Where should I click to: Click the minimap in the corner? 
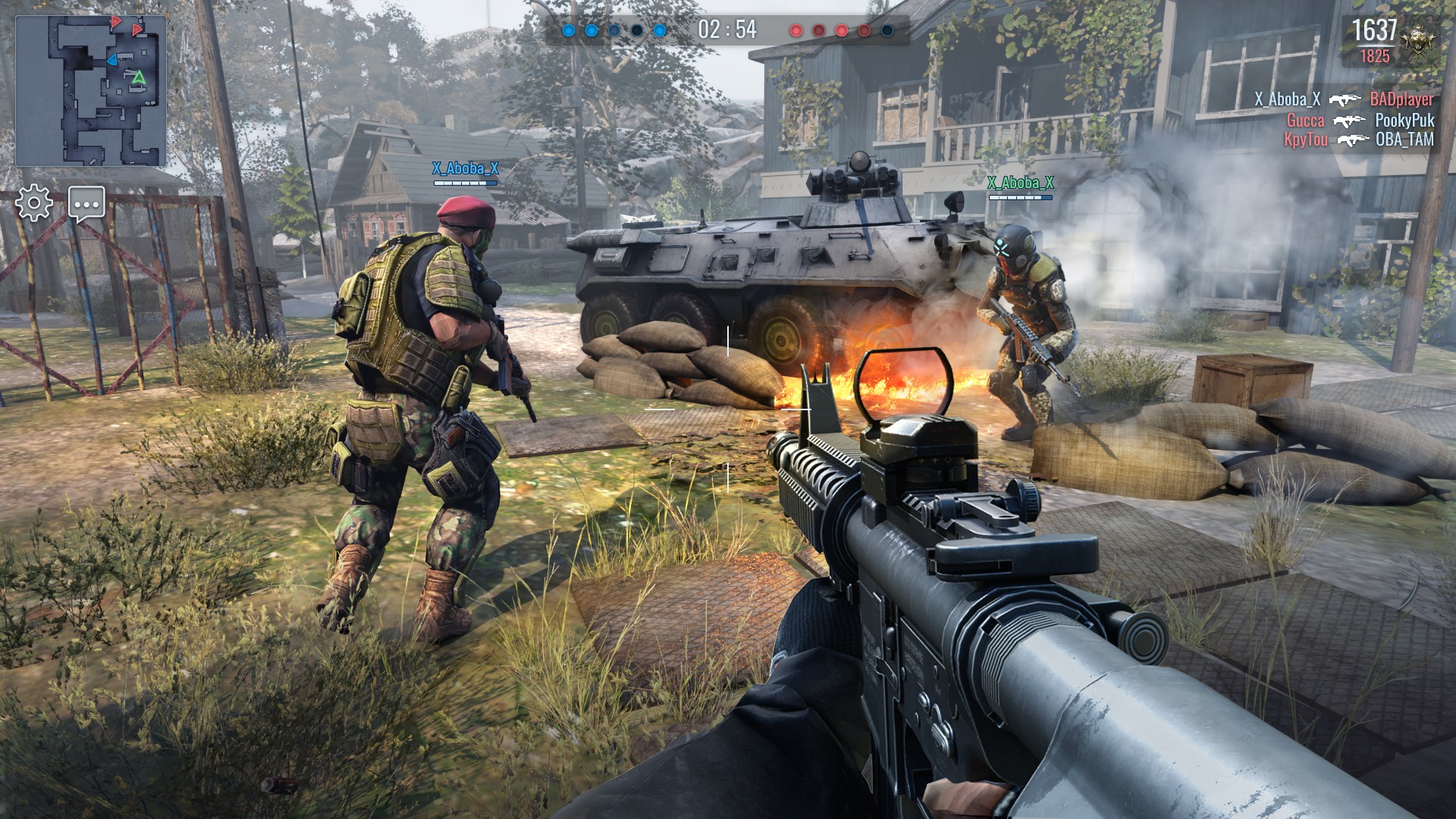(x=91, y=91)
